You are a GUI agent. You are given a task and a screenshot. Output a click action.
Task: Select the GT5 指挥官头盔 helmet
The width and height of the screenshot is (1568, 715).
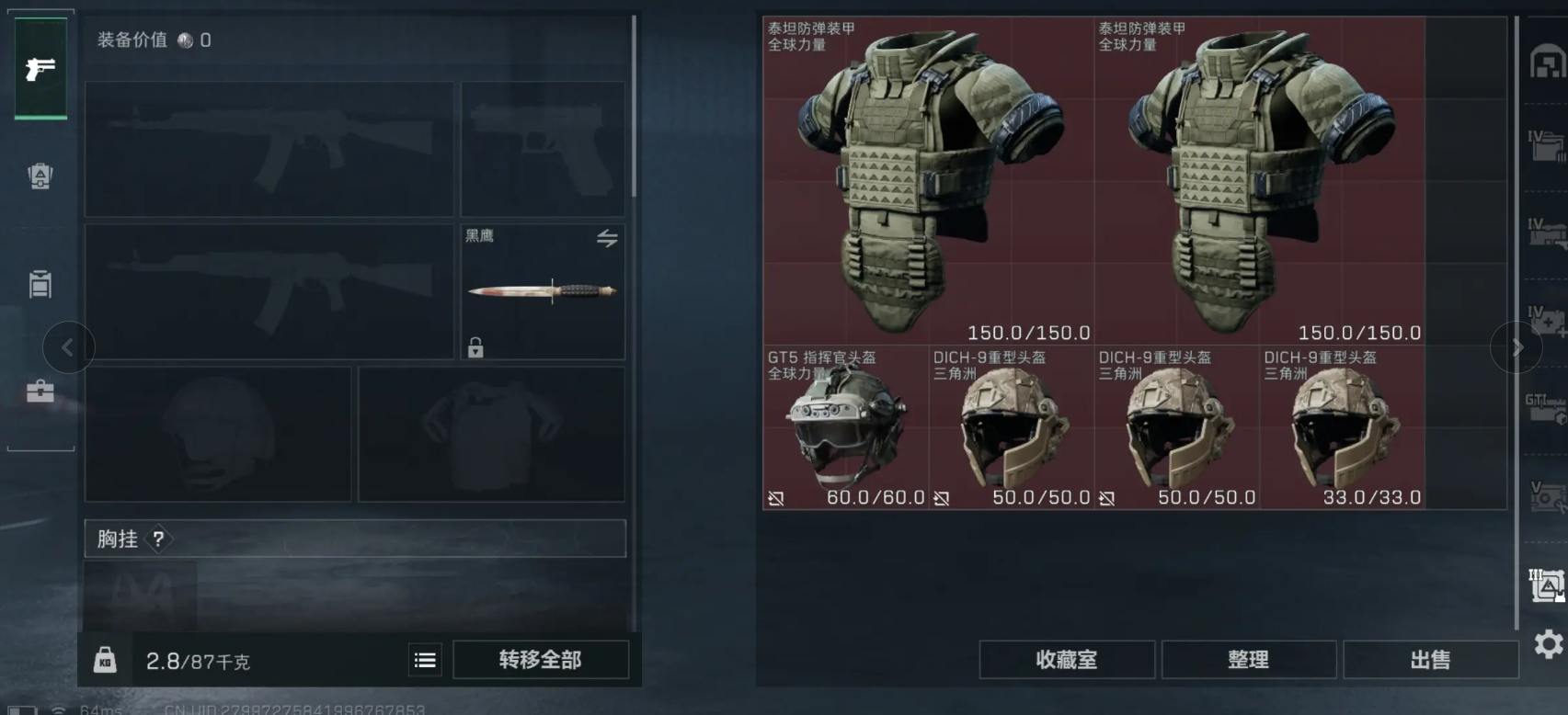coord(845,427)
